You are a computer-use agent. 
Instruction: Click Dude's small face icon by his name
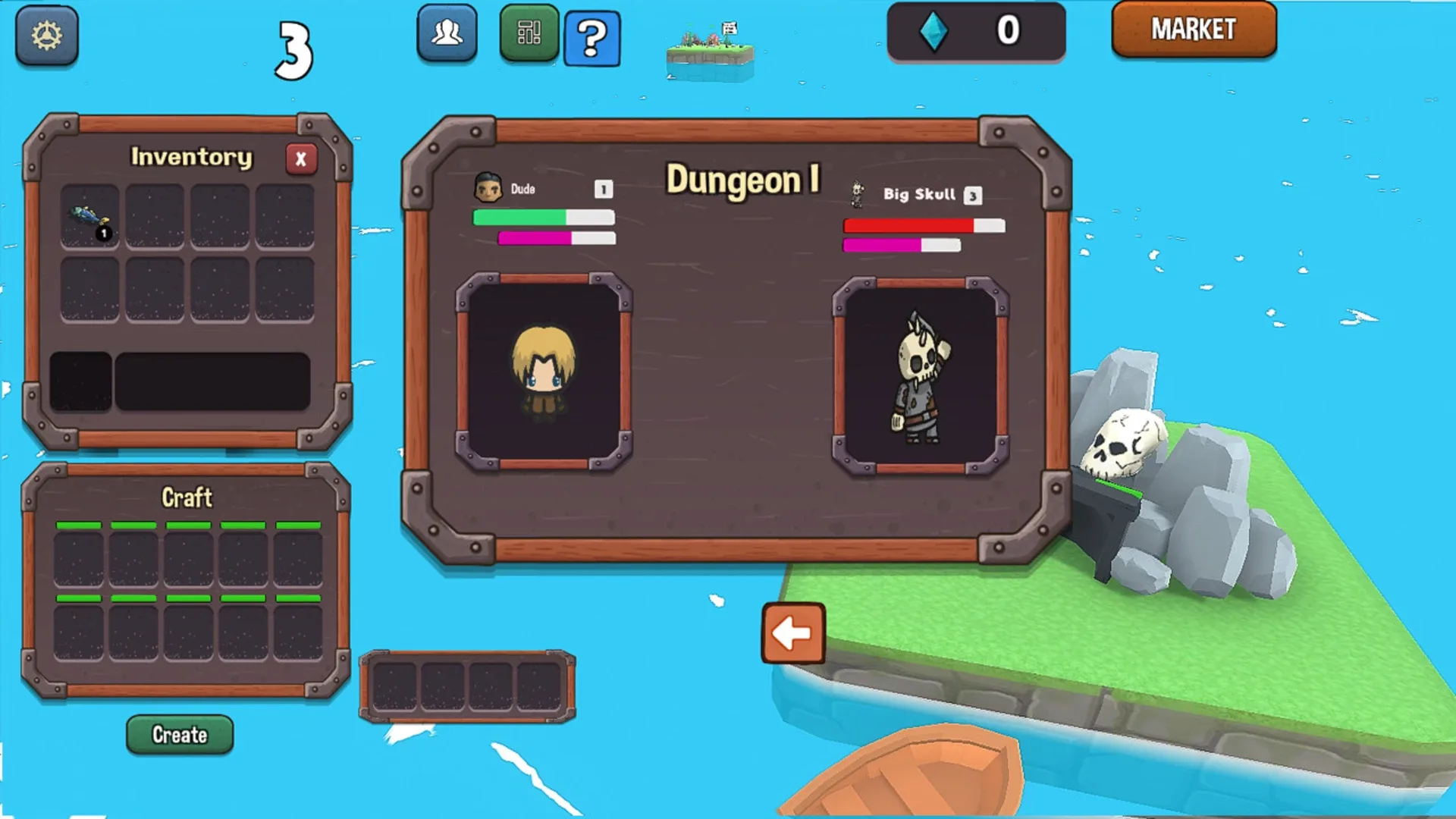click(489, 186)
